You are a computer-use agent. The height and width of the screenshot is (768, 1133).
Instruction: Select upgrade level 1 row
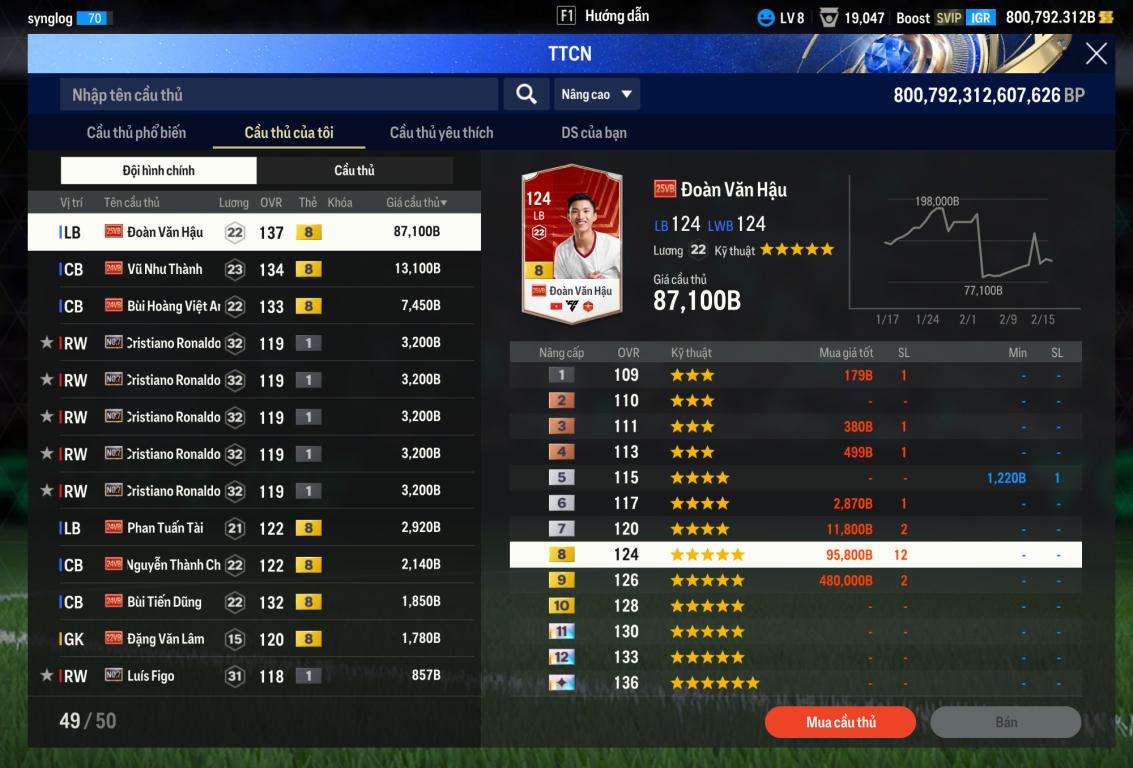(x=795, y=375)
